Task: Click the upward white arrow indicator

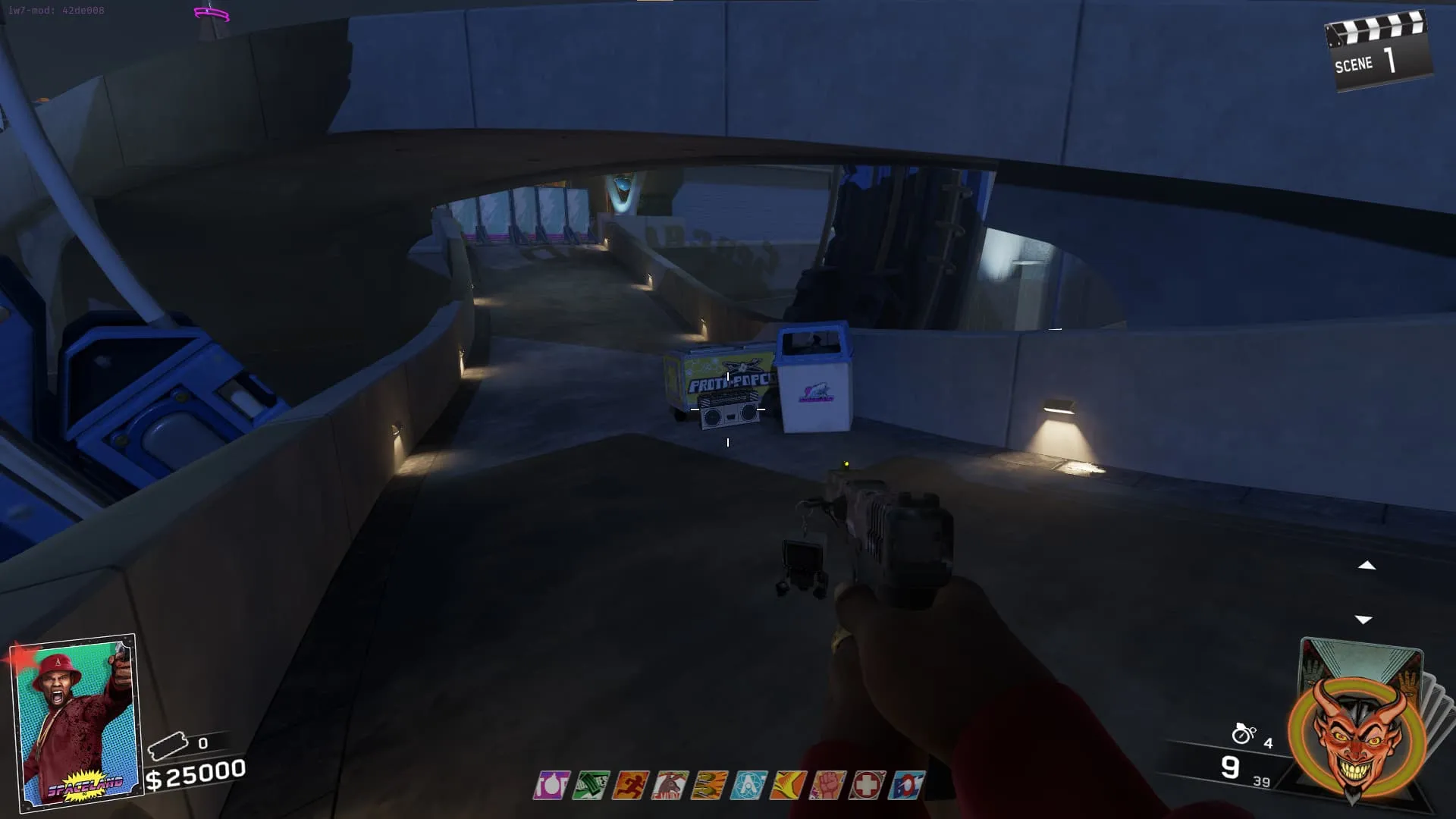Action: point(1367,566)
